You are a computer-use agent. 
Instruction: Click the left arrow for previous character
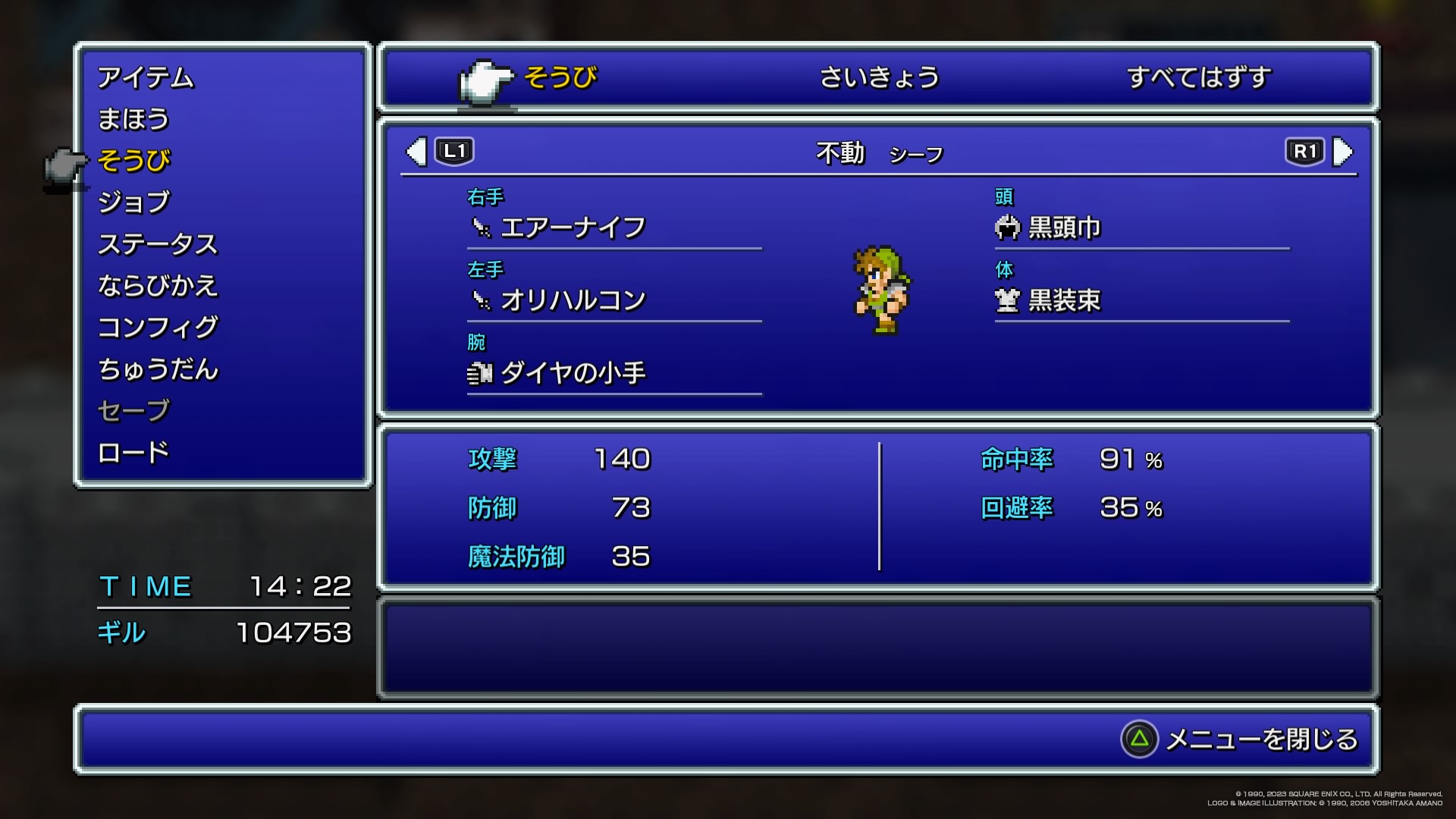(416, 152)
